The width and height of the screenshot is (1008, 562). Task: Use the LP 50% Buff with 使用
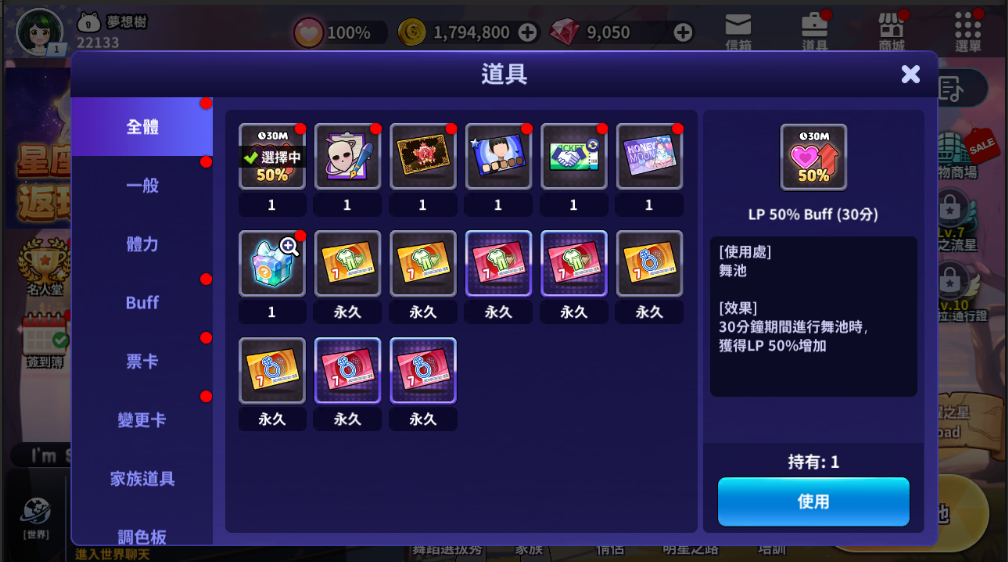pyautogui.click(x=813, y=501)
